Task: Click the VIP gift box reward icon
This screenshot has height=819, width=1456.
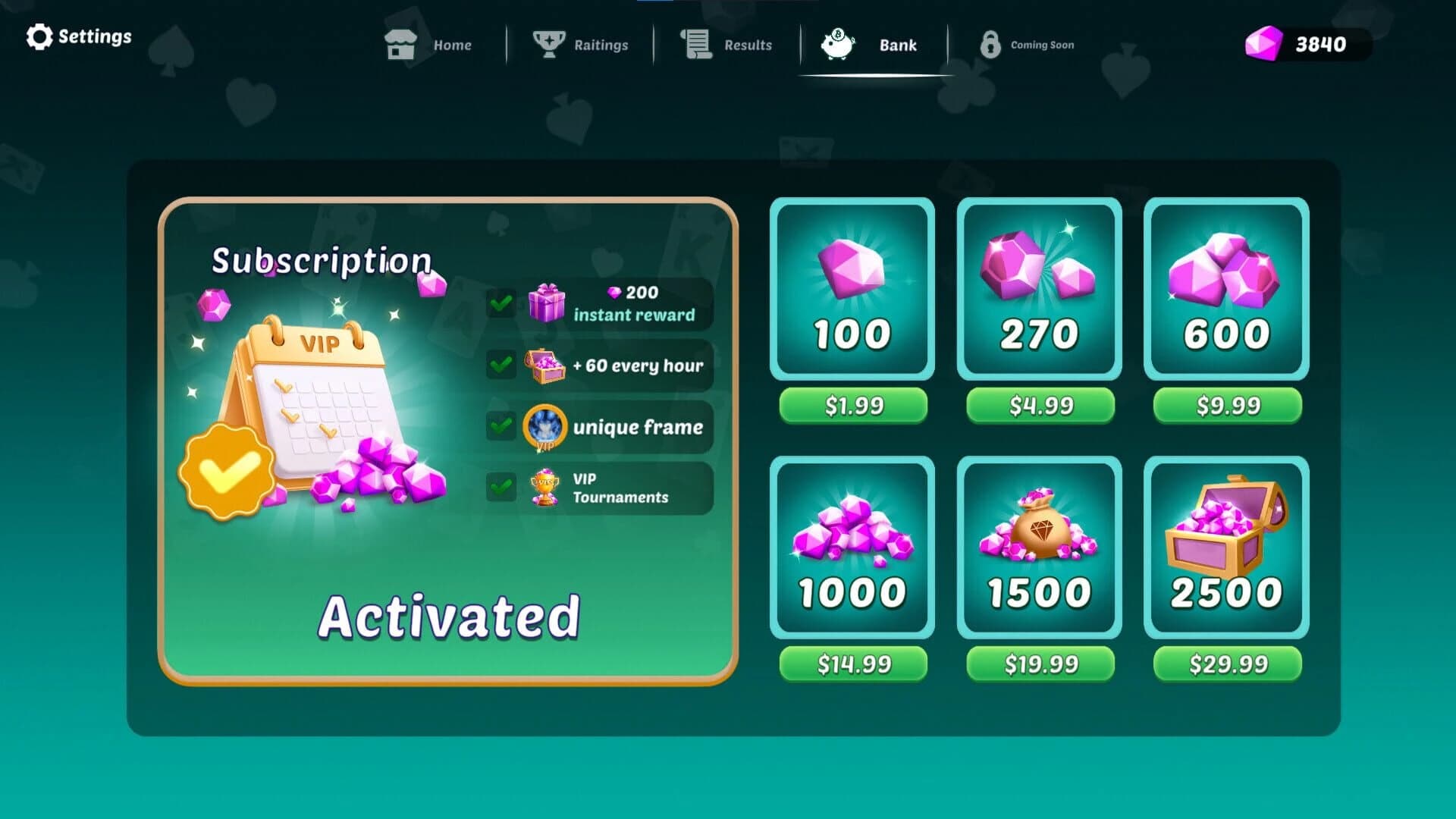Action: coord(548,304)
